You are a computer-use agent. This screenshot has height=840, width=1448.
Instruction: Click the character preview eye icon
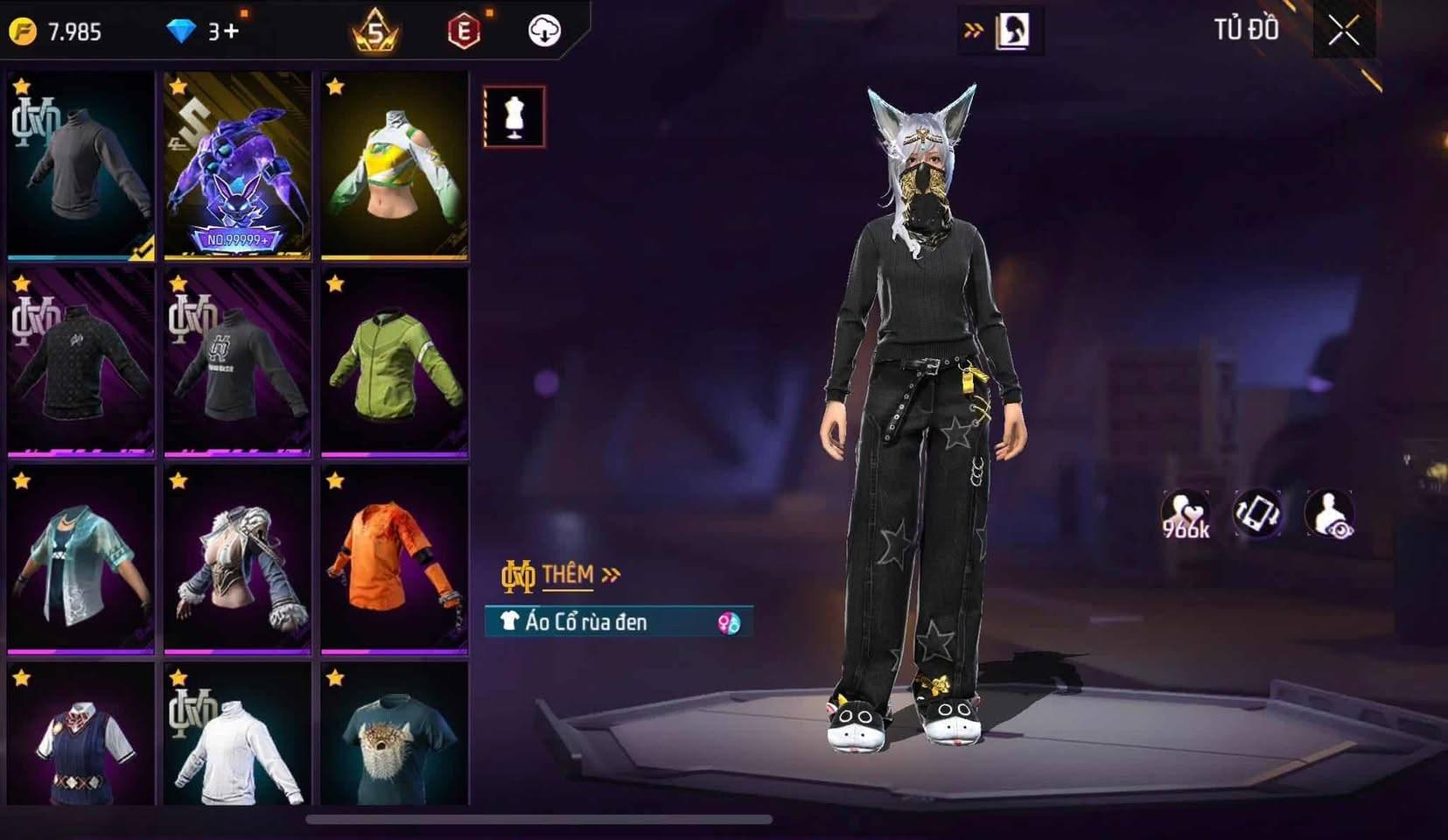tap(1329, 514)
